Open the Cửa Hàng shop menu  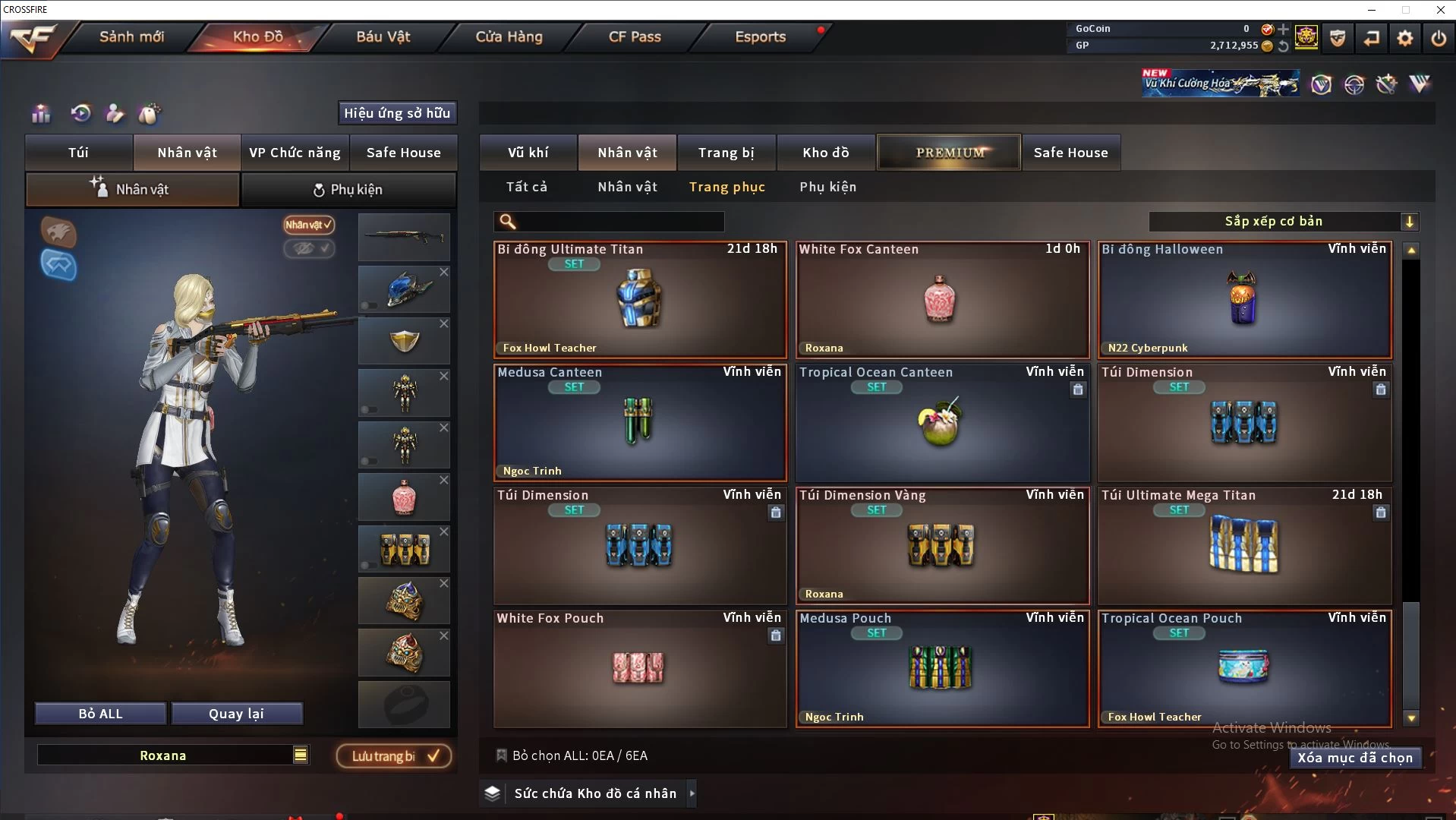[x=509, y=36]
